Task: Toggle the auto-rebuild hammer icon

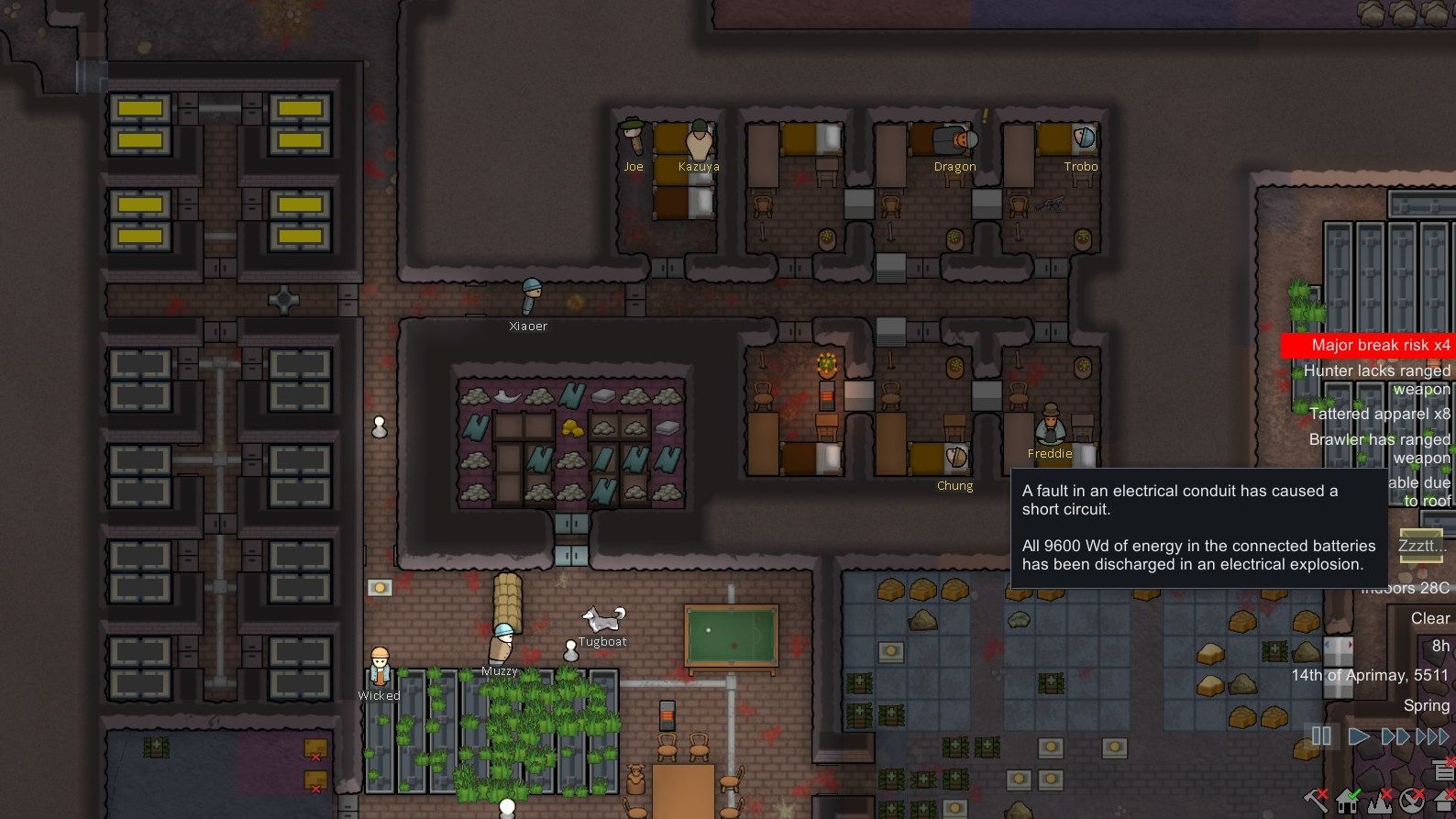Action: click(x=1317, y=802)
